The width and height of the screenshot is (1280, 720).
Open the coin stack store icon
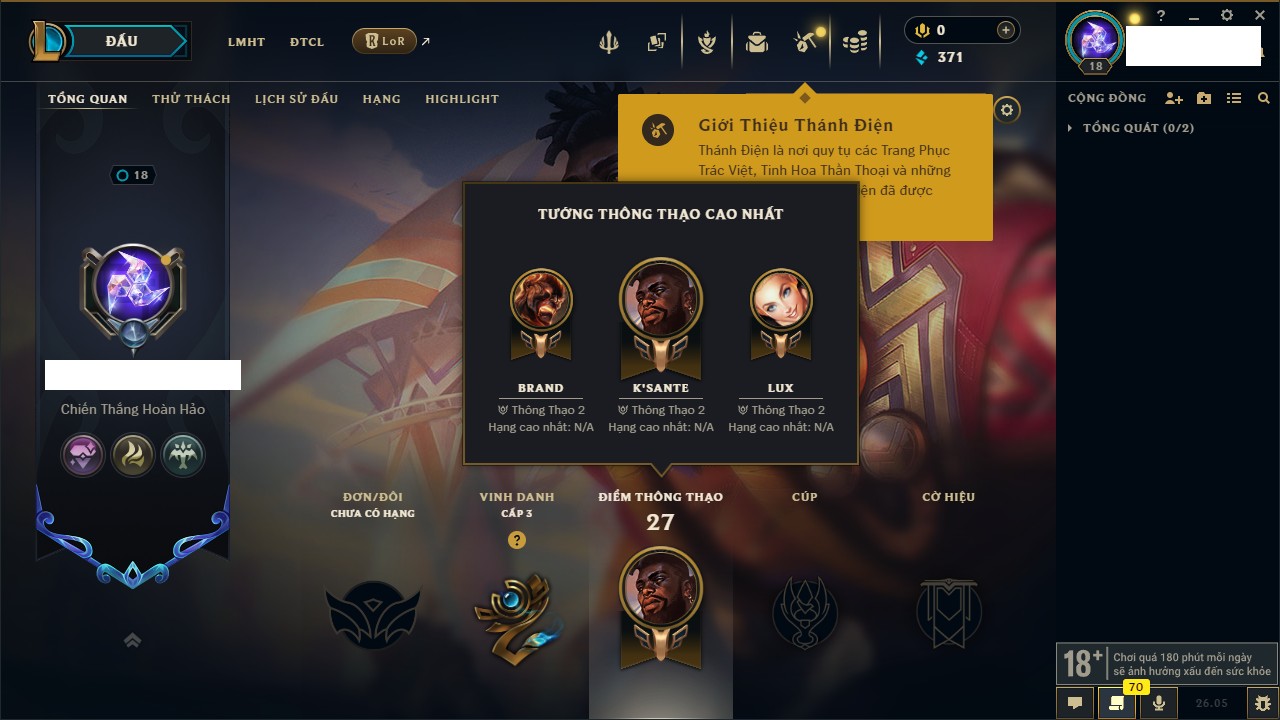[x=854, y=42]
